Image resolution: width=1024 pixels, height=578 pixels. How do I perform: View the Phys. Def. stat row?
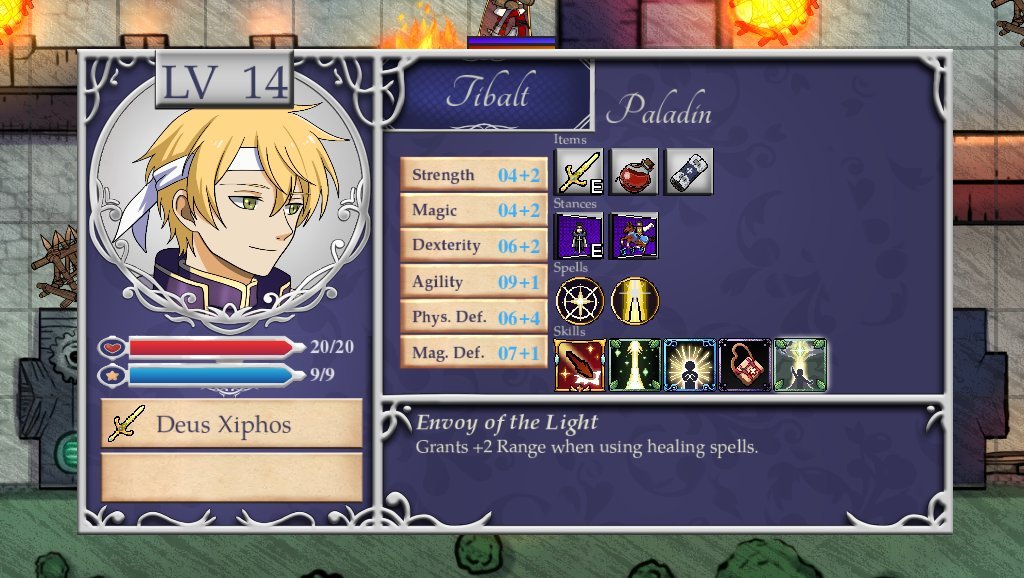tap(474, 318)
